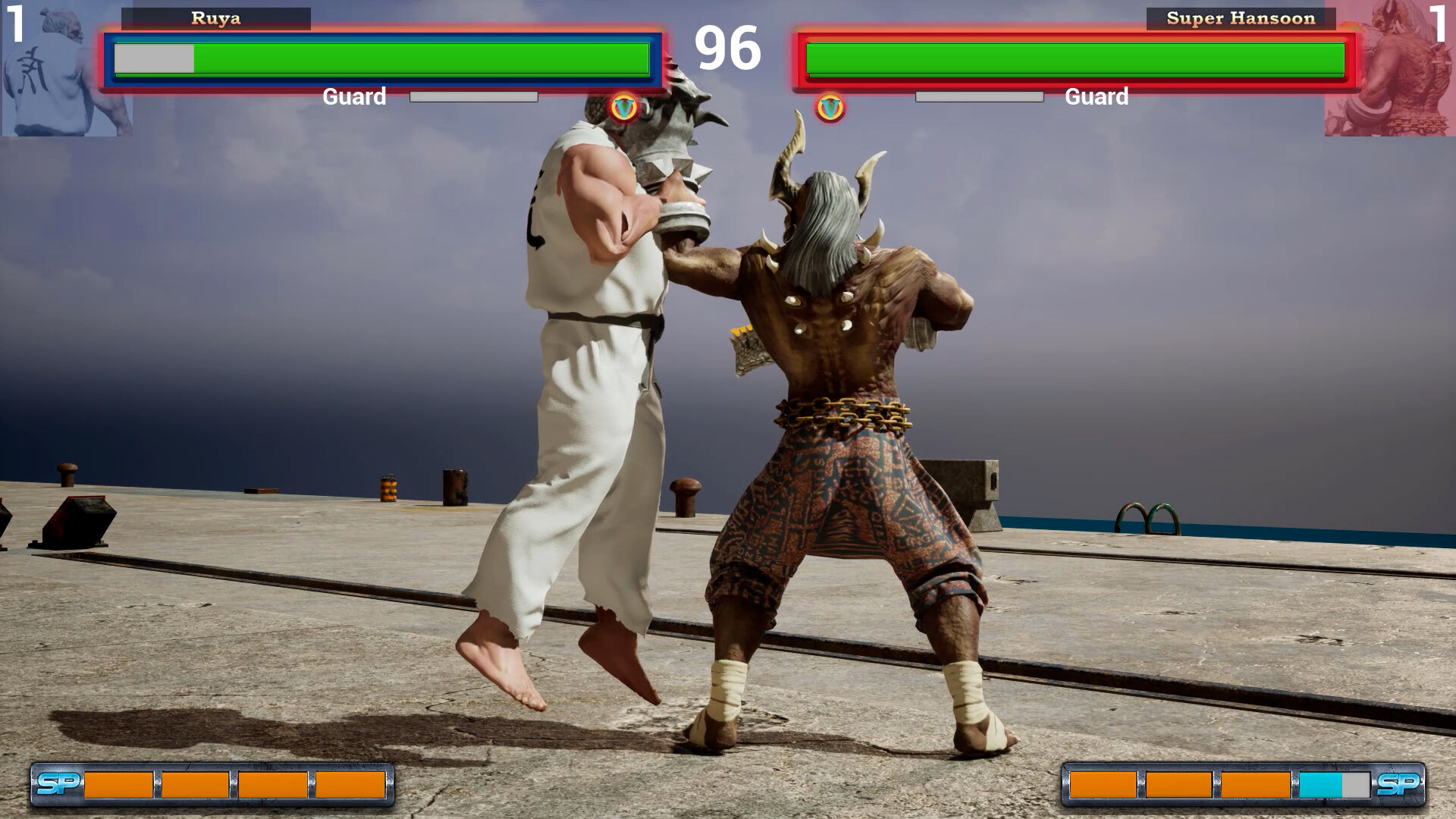Viewport: 1456px width, 819px height.
Task: Open the round timer showing 96
Action: 728,47
